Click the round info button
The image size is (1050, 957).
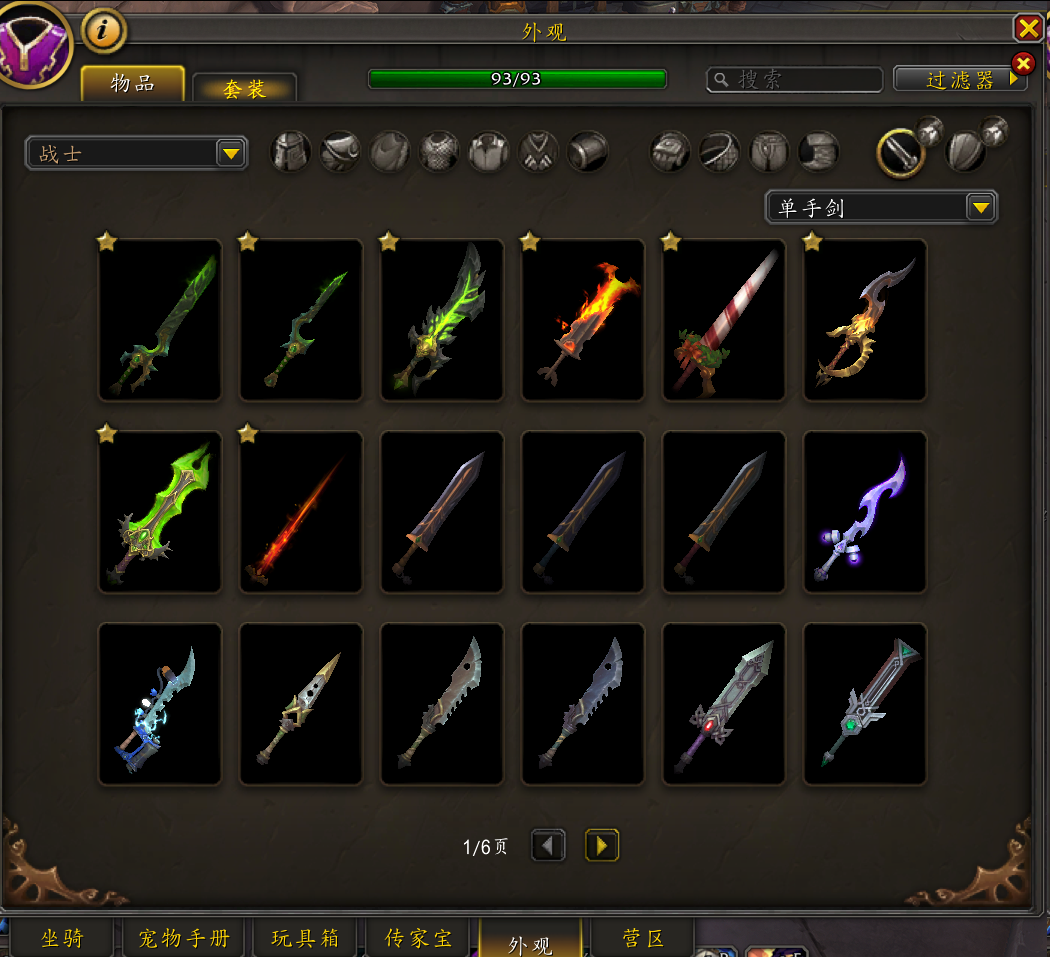point(104,32)
